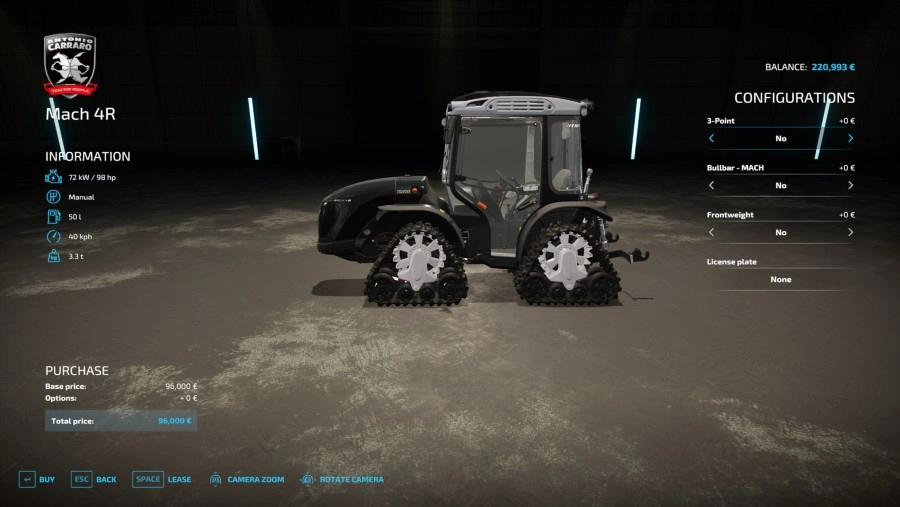900x507 pixels.
Task: Switch to next Frontweight option
Action: coord(850,232)
